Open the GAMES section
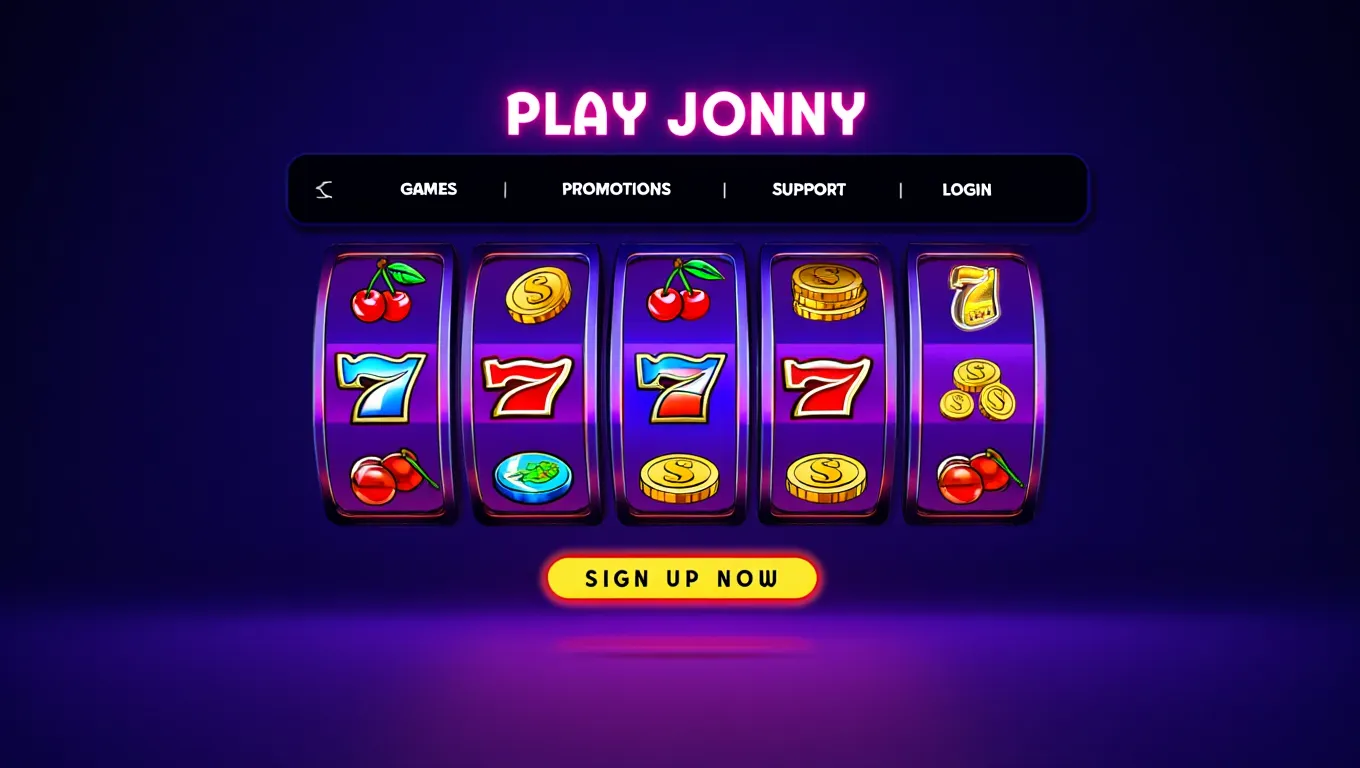1360x768 pixels. tap(427, 189)
